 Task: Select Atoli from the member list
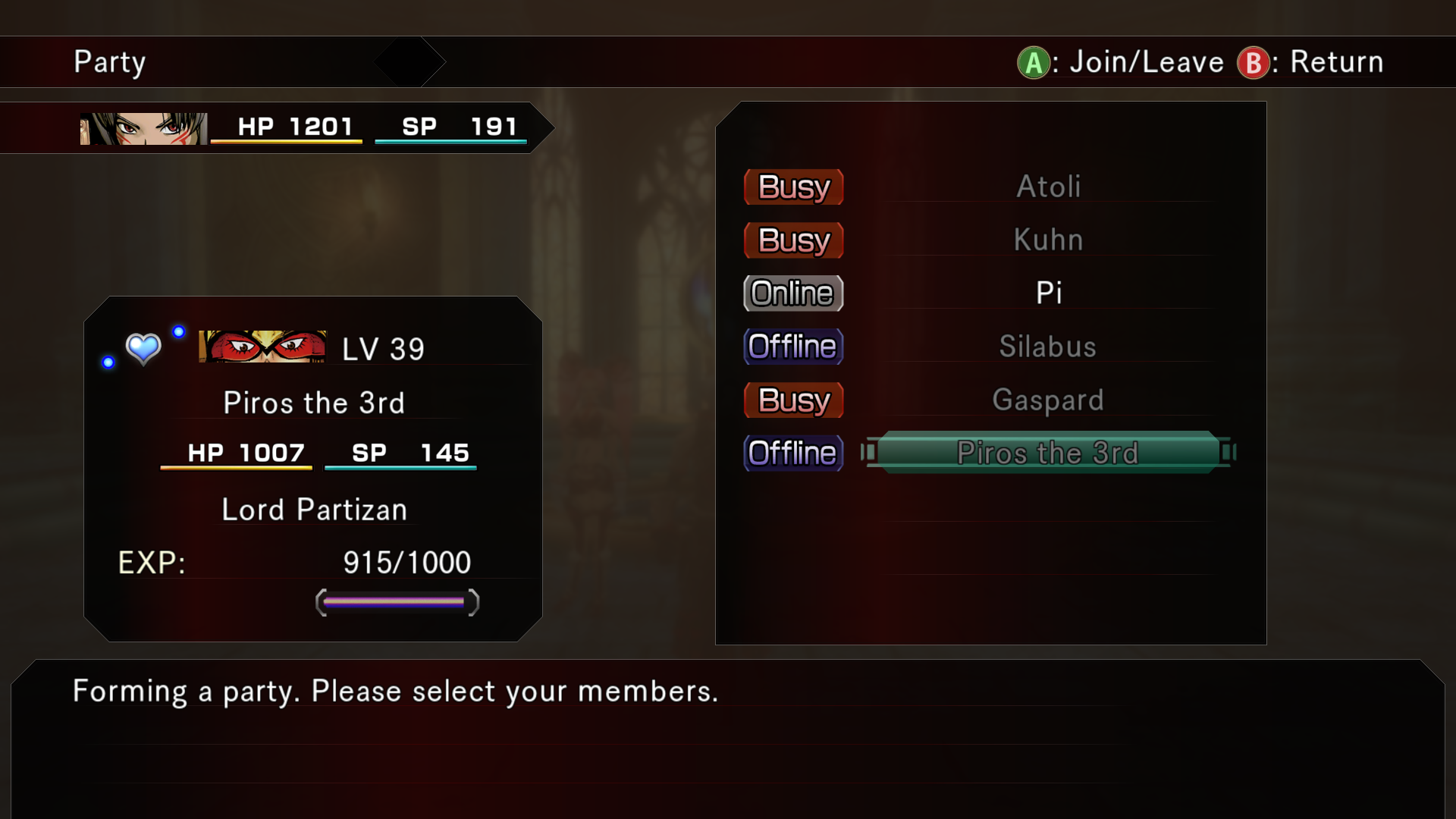(1048, 187)
